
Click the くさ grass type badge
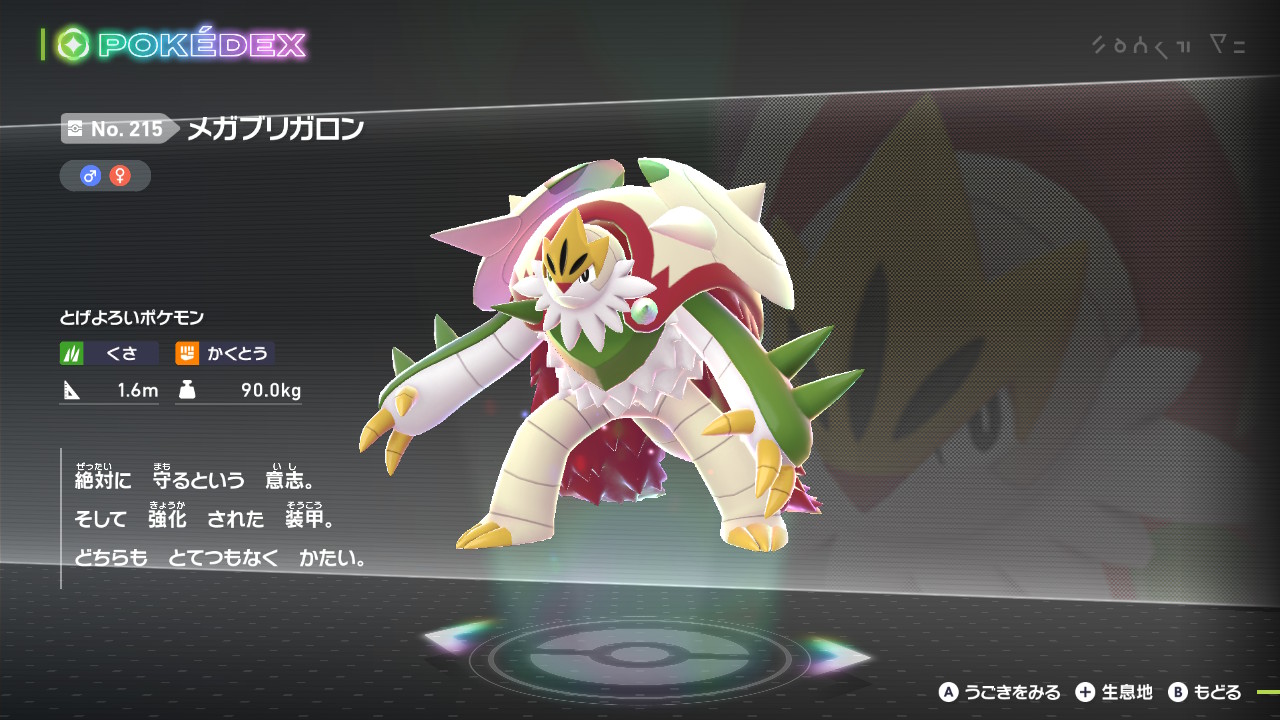click(x=109, y=353)
